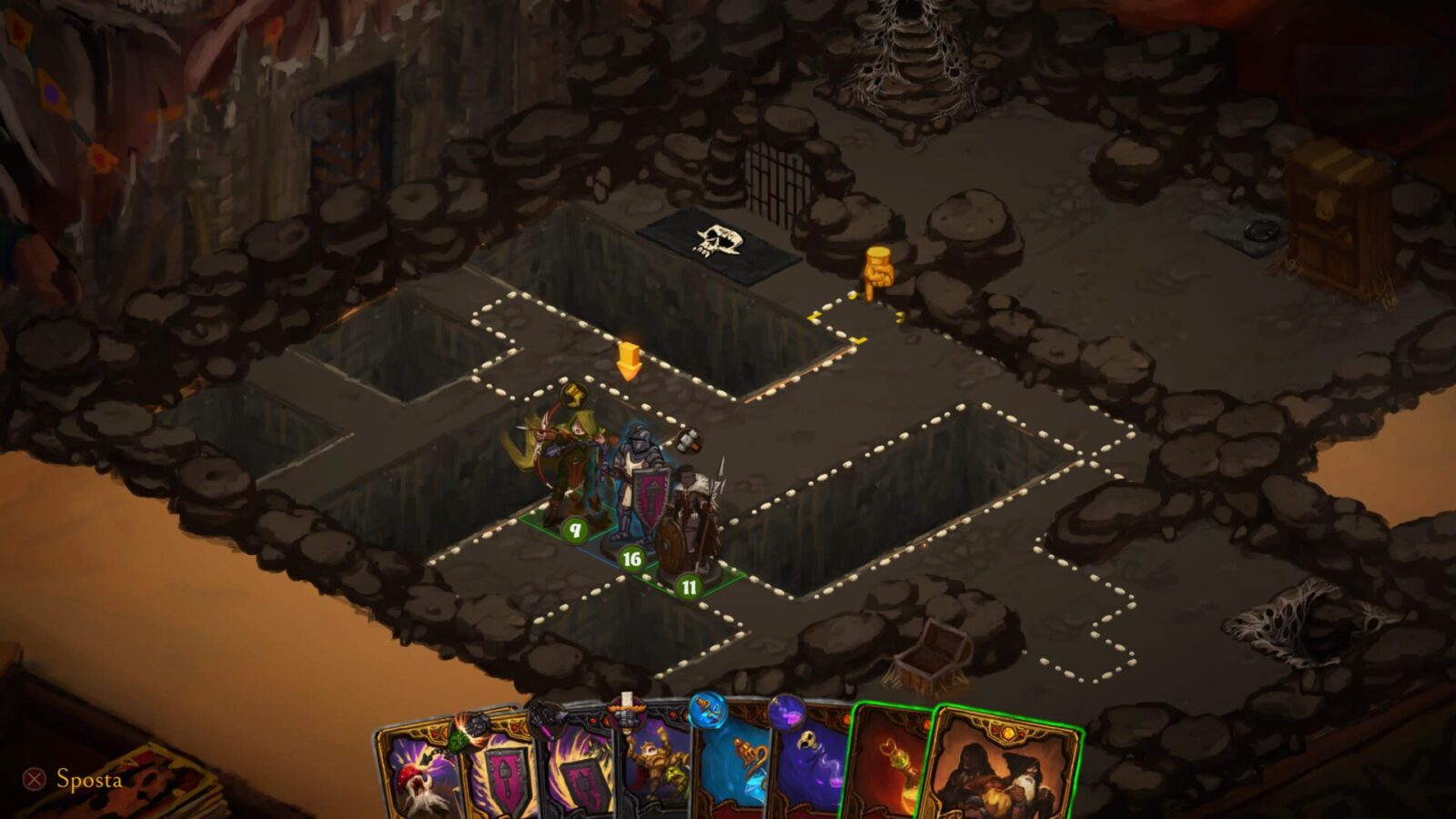Select the spear warrior with round shield
This screenshot has height=819, width=1456.
click(693, 523)
